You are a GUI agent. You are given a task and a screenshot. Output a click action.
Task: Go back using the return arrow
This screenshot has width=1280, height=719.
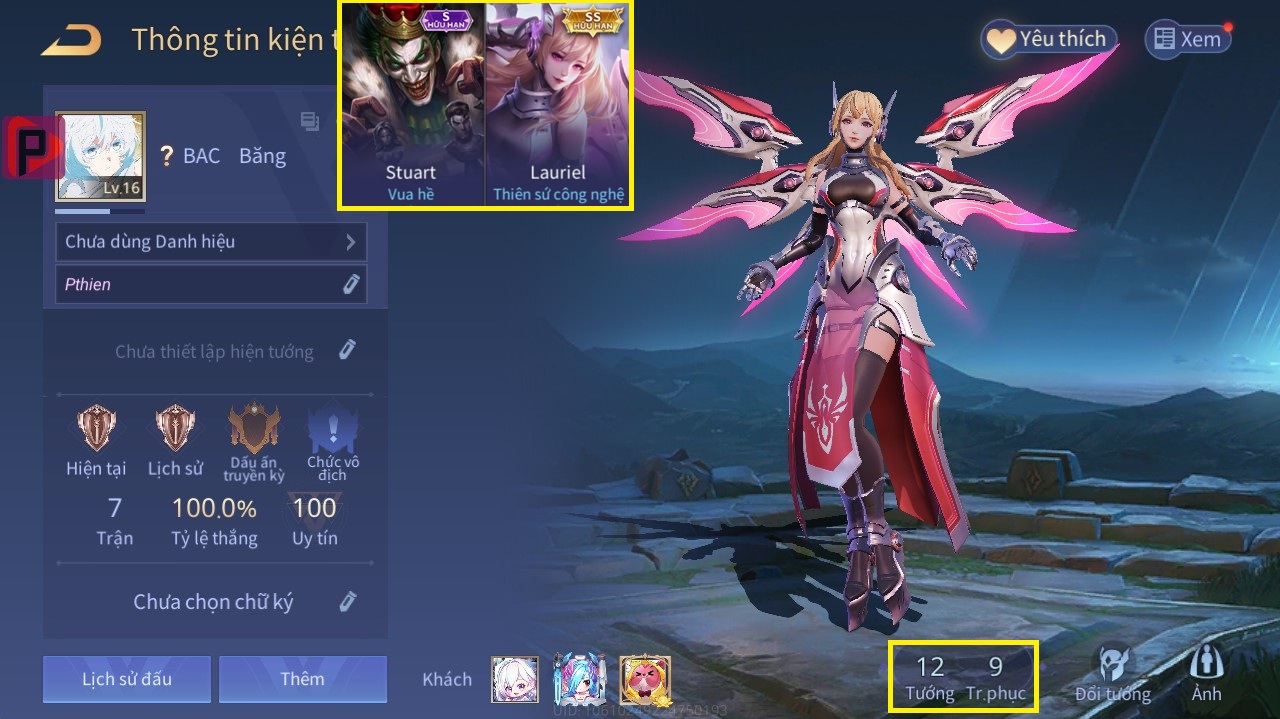pyautogui.click(x=72, y=41)
